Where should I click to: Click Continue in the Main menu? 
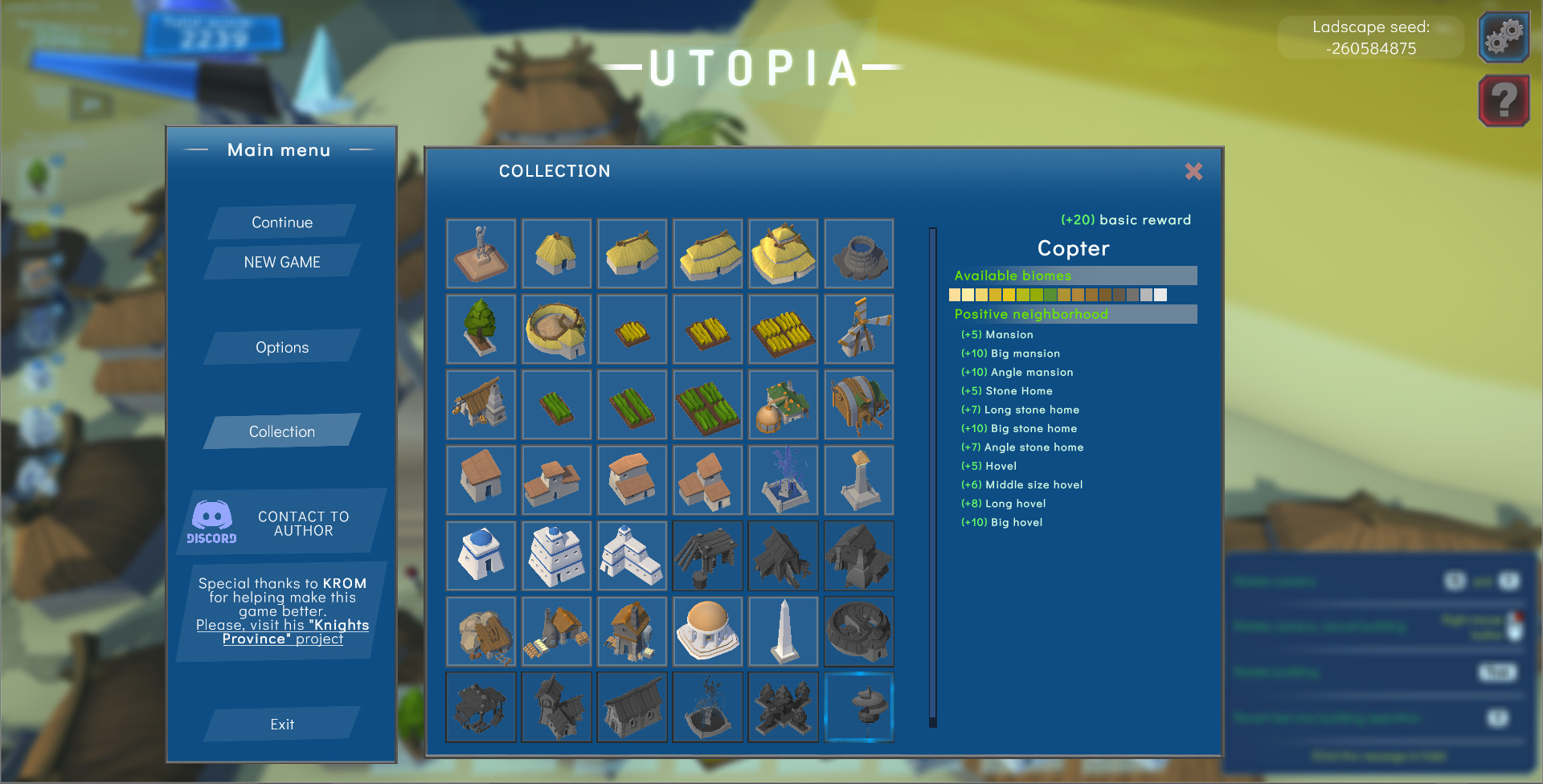point(280,223)
